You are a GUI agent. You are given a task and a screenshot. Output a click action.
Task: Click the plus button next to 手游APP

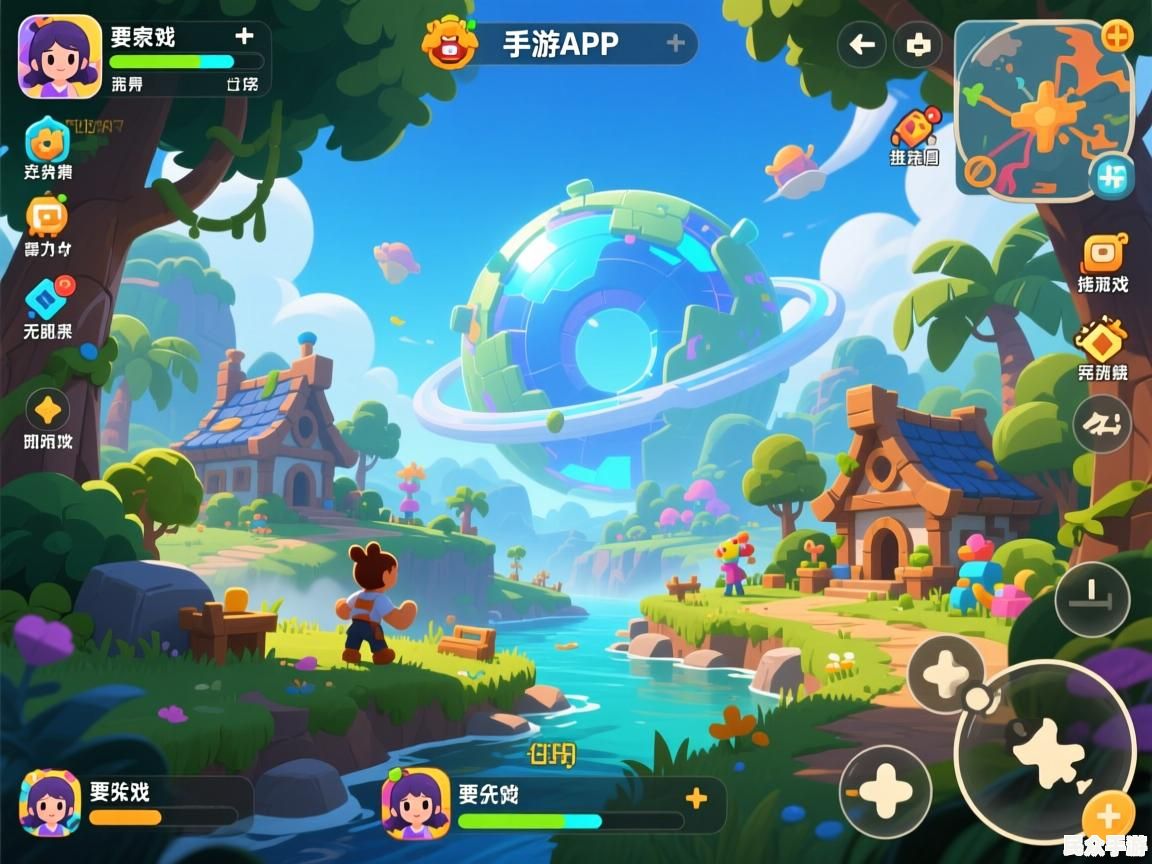click(x=675, y=43)
